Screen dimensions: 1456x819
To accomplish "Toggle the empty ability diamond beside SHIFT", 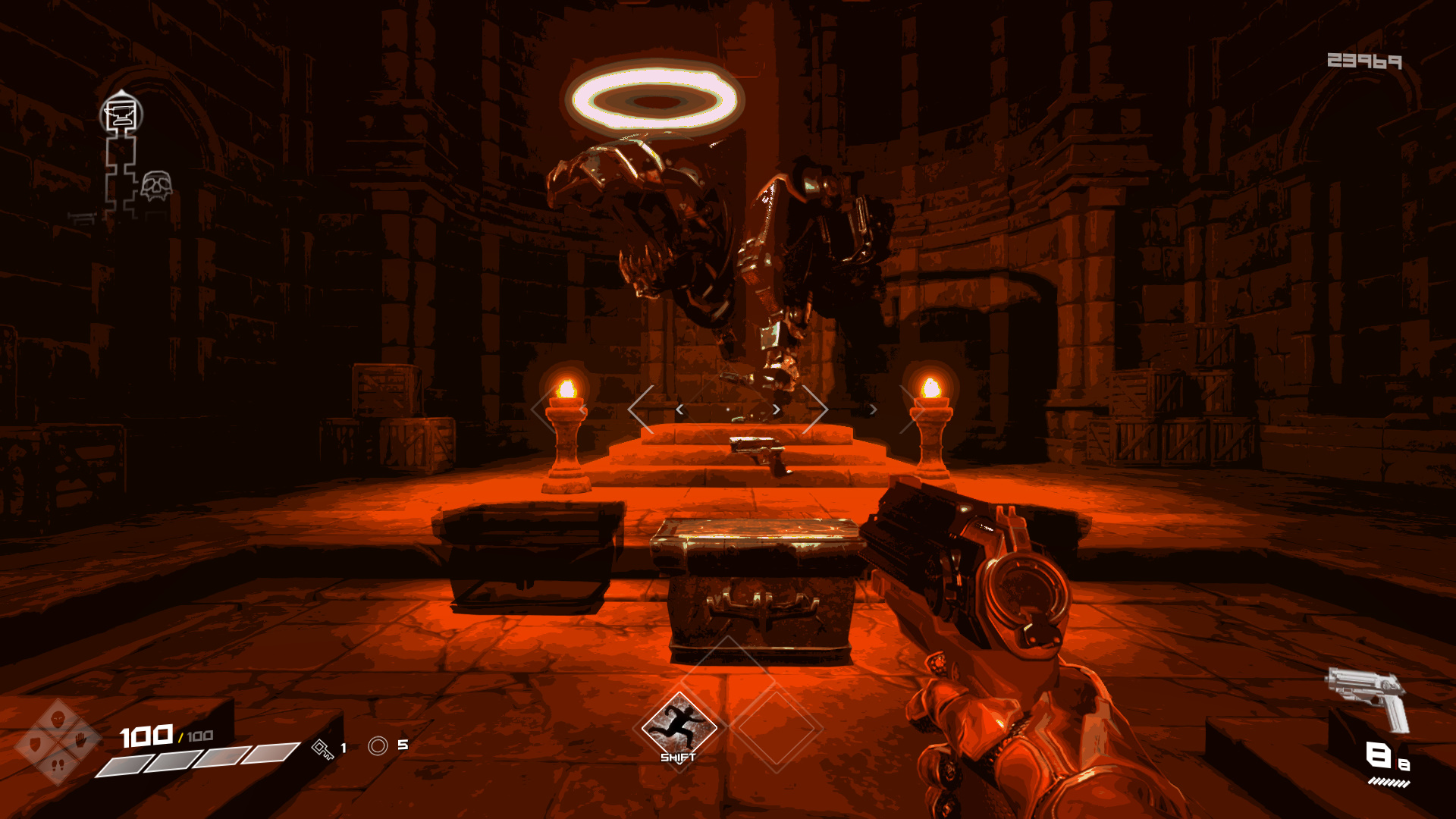I will coord(775,726).
